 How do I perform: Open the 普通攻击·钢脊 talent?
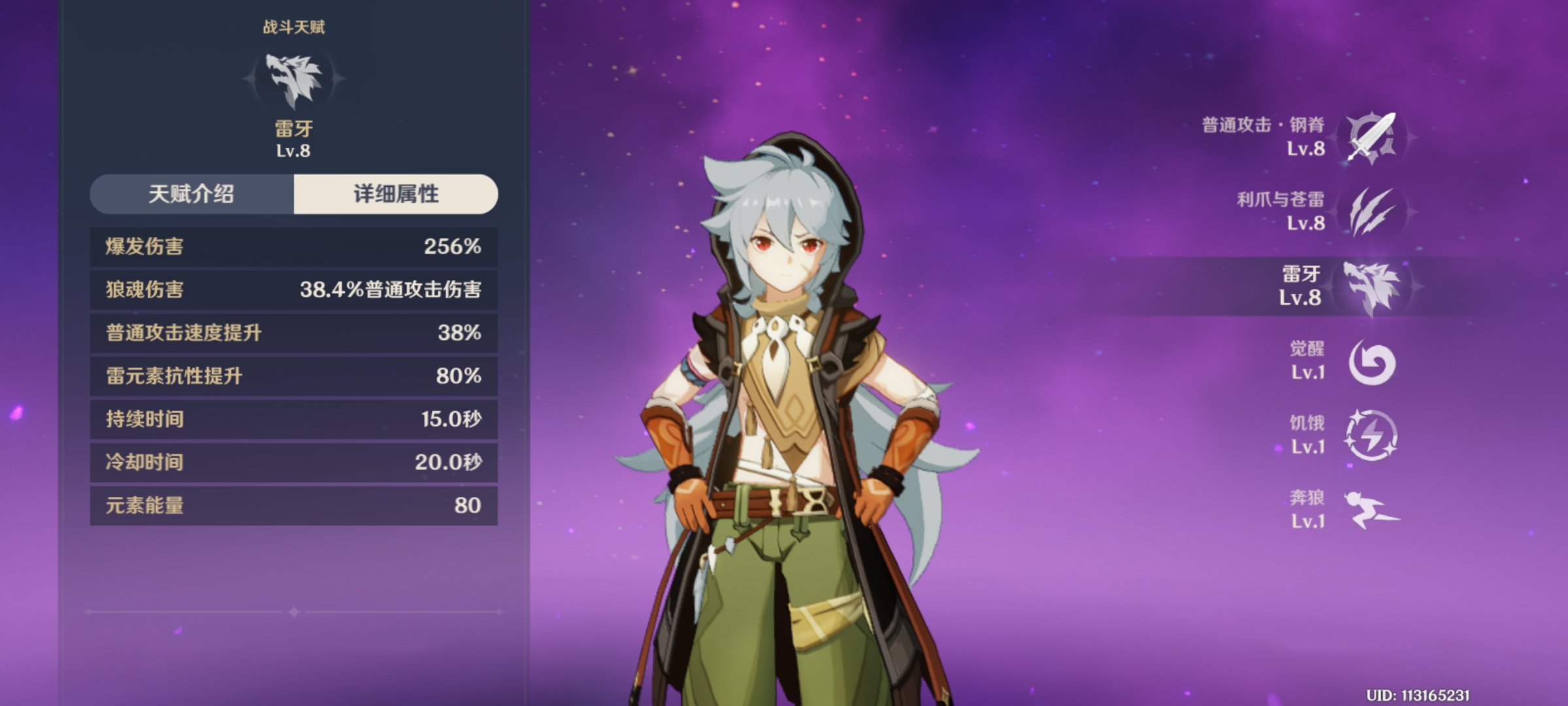[x=1371, y=137]
